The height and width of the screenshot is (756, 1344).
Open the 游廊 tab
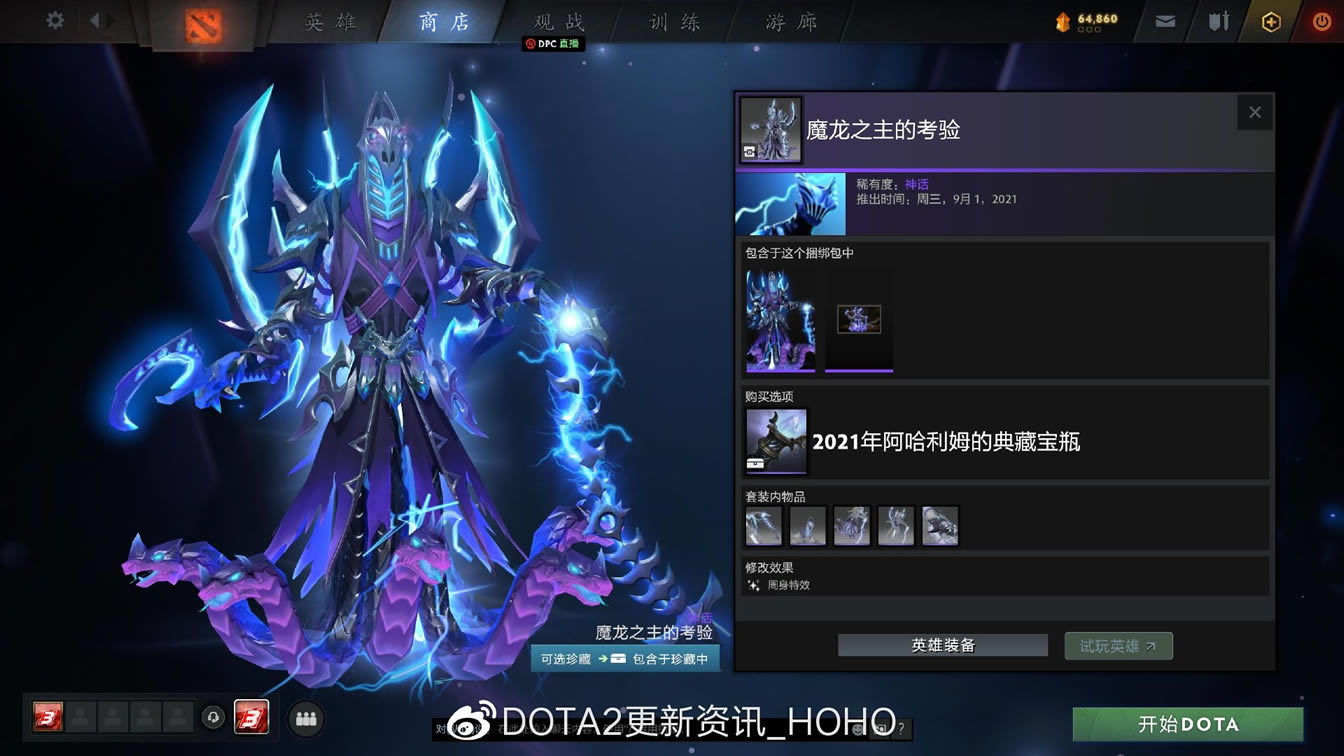click(789, 22)
